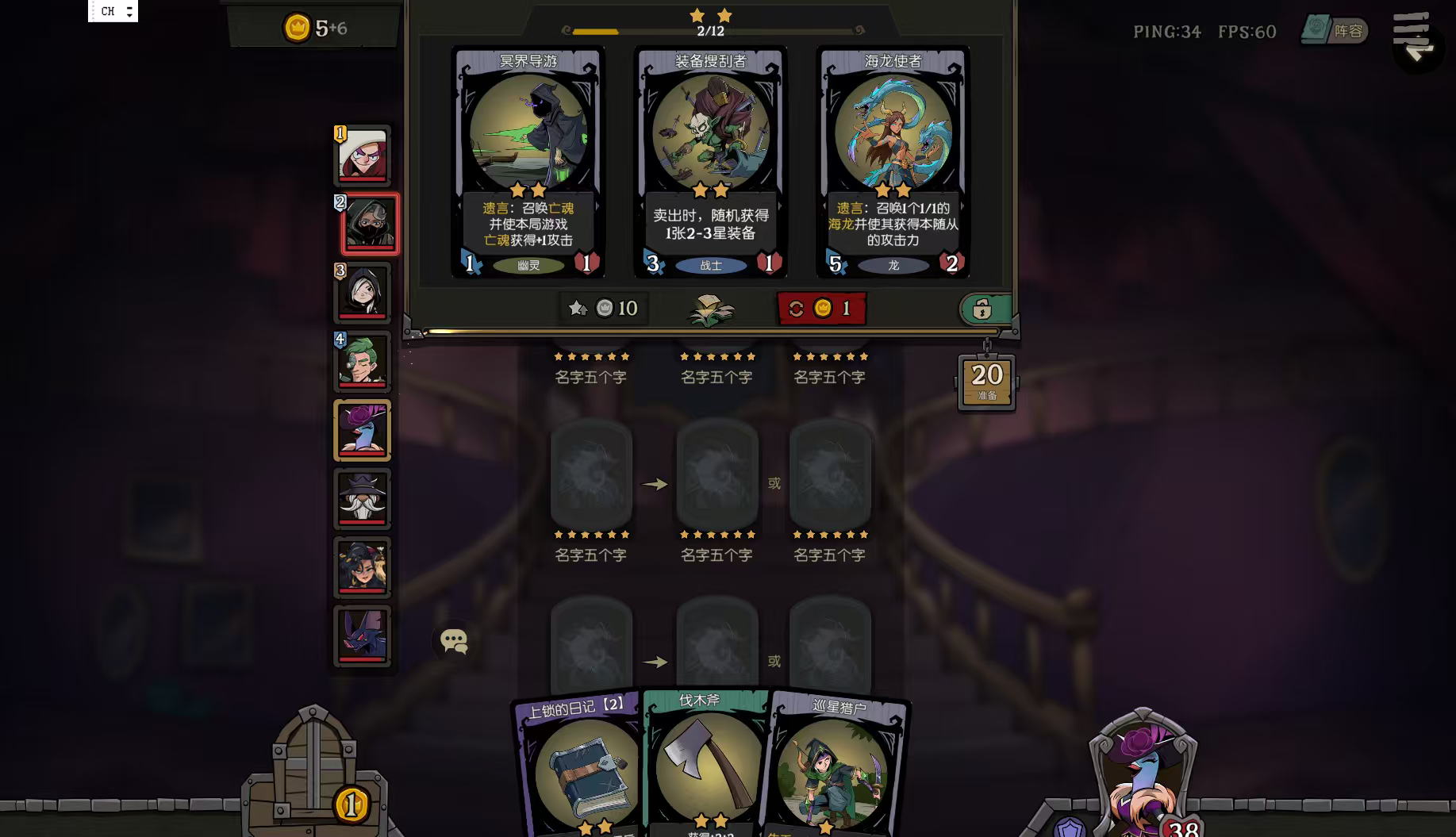Click the 20 准备 ready timer button
Viewport: 1456px width, 837px height.
click(x=985, y=382)
